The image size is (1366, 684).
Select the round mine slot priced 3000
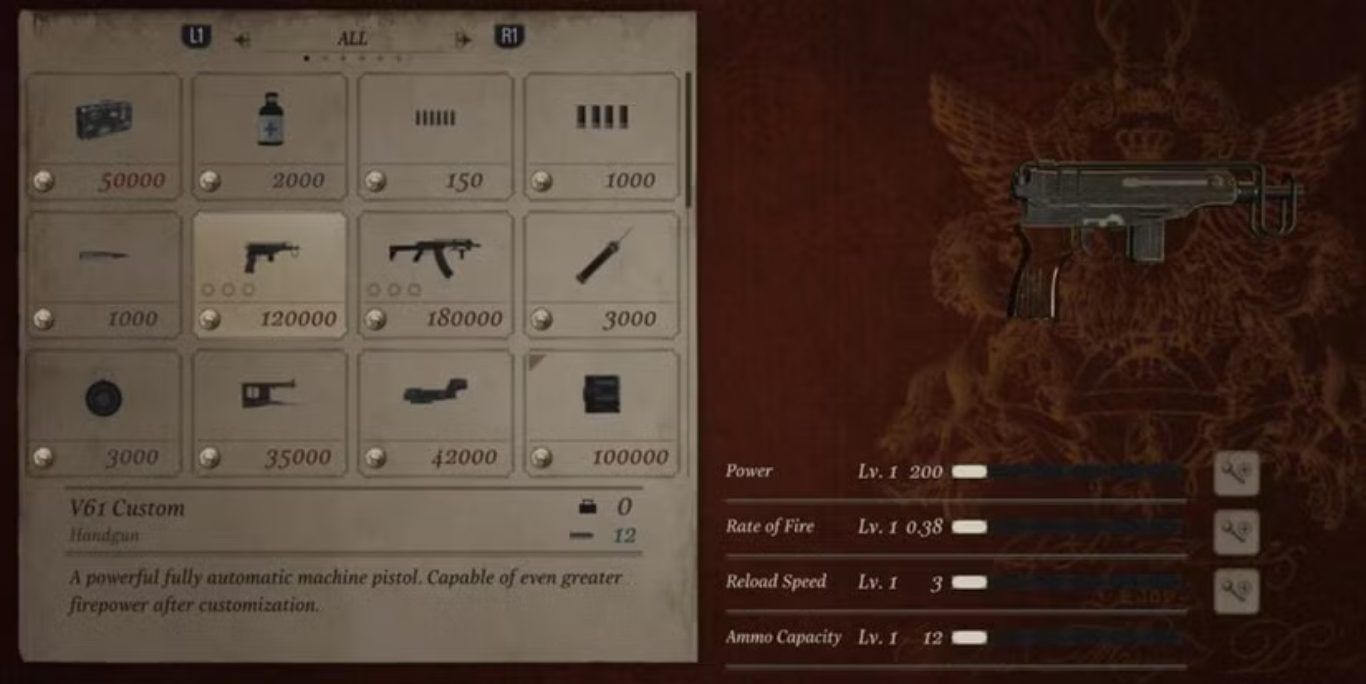coord(104,412)
